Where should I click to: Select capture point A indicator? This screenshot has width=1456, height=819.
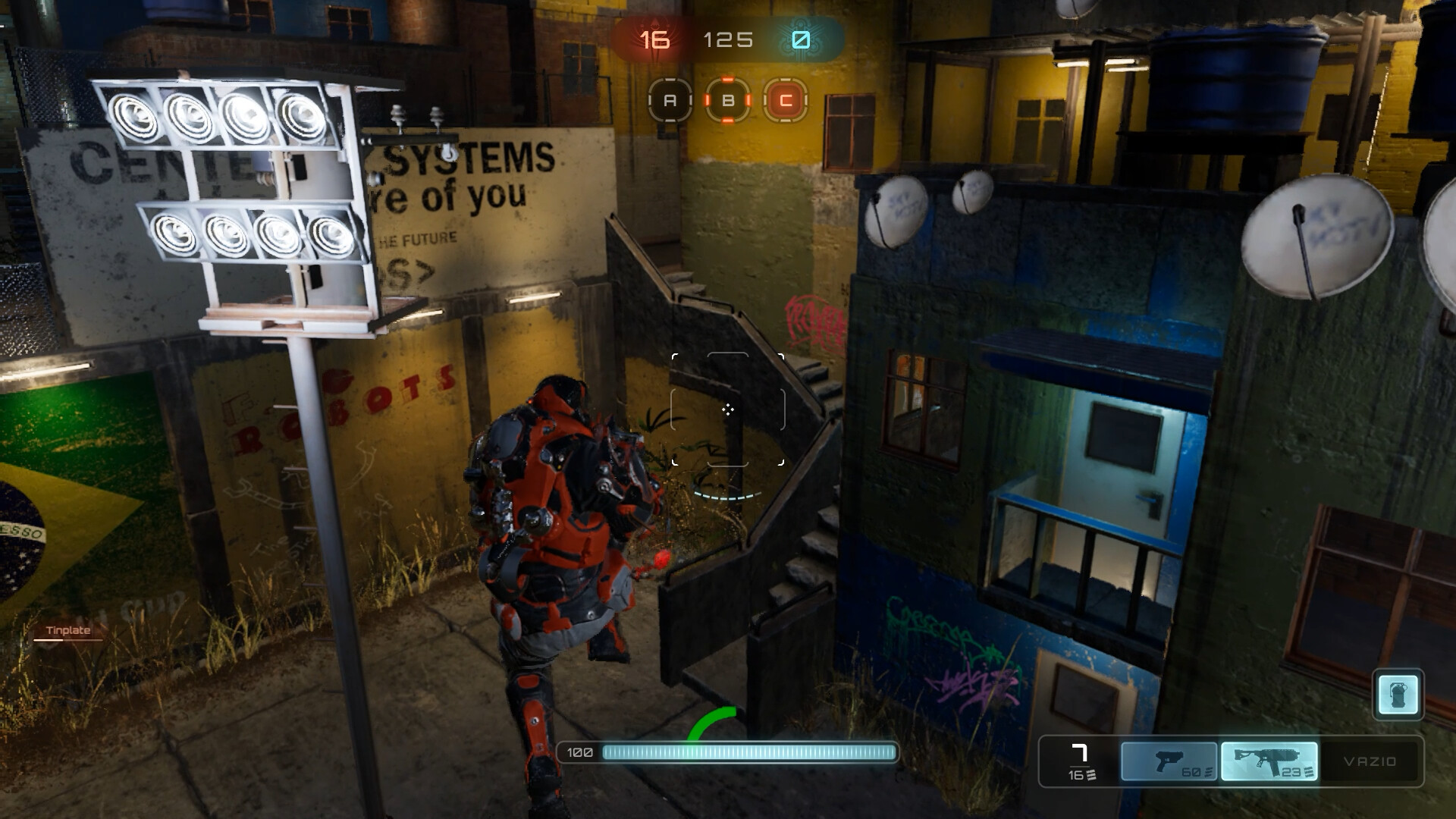click(669, 100)
